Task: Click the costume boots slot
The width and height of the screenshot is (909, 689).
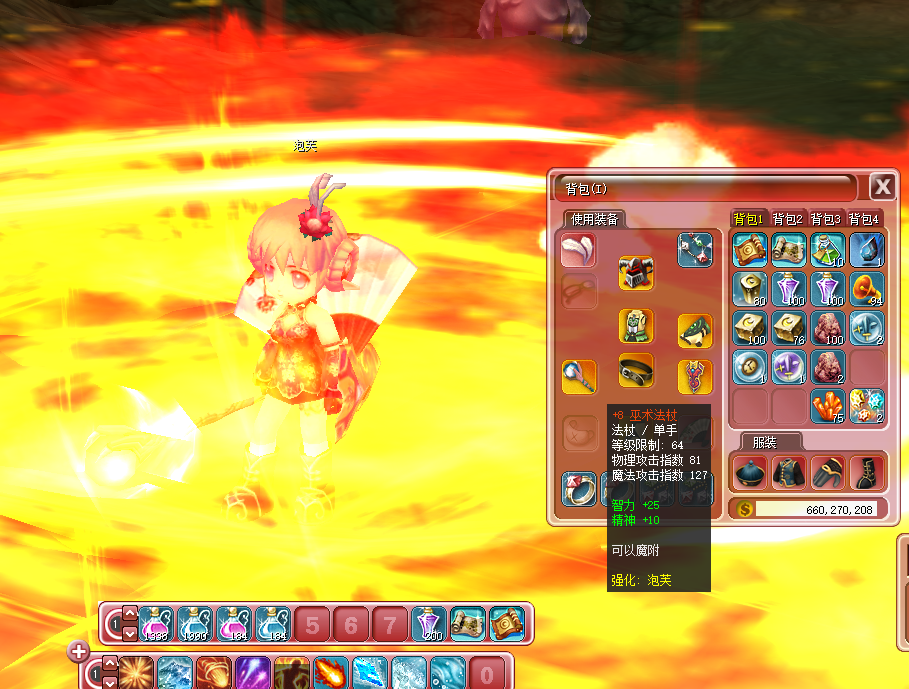Action: pos(866,472)
